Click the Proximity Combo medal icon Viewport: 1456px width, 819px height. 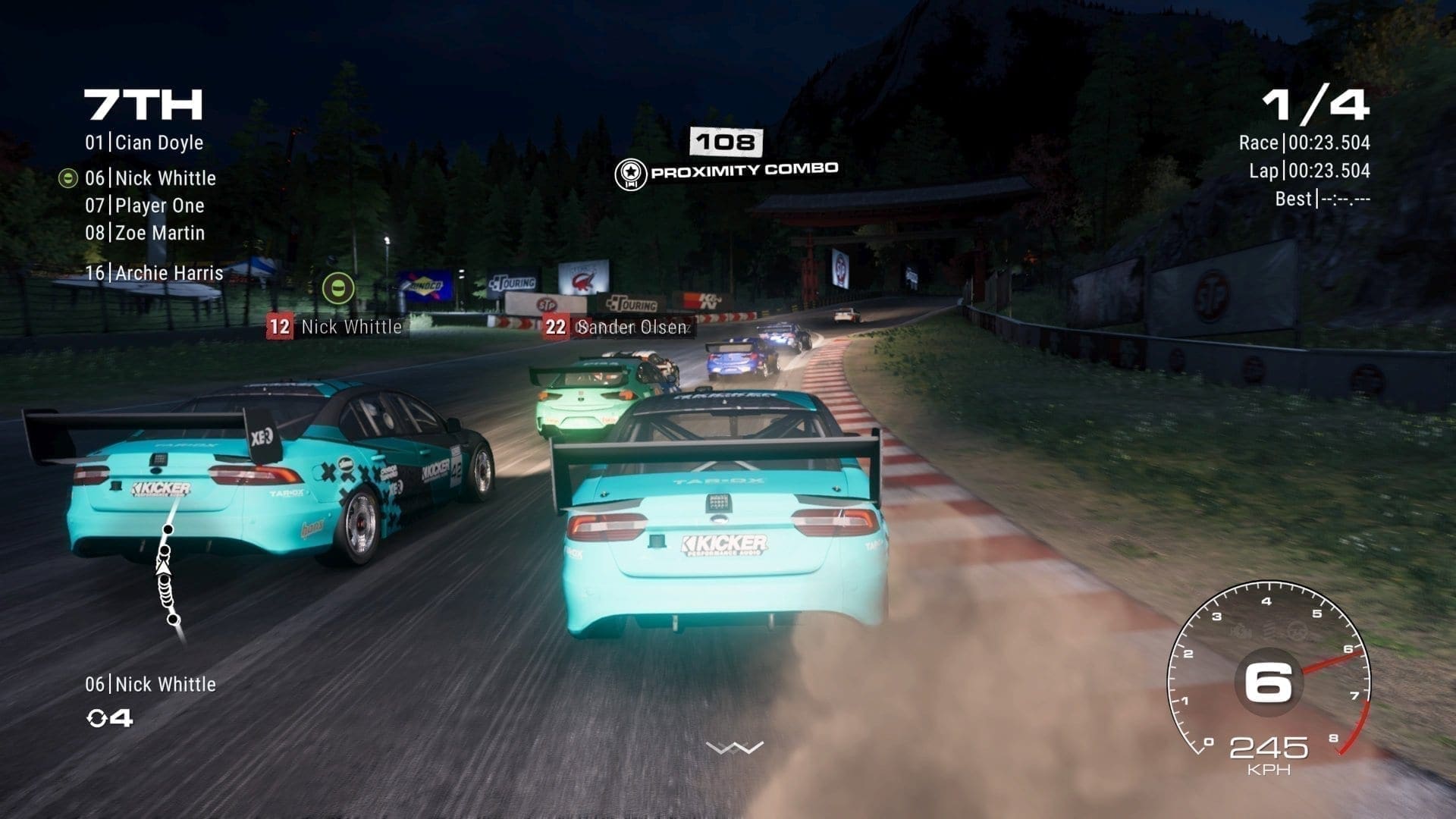coord(630,174)
